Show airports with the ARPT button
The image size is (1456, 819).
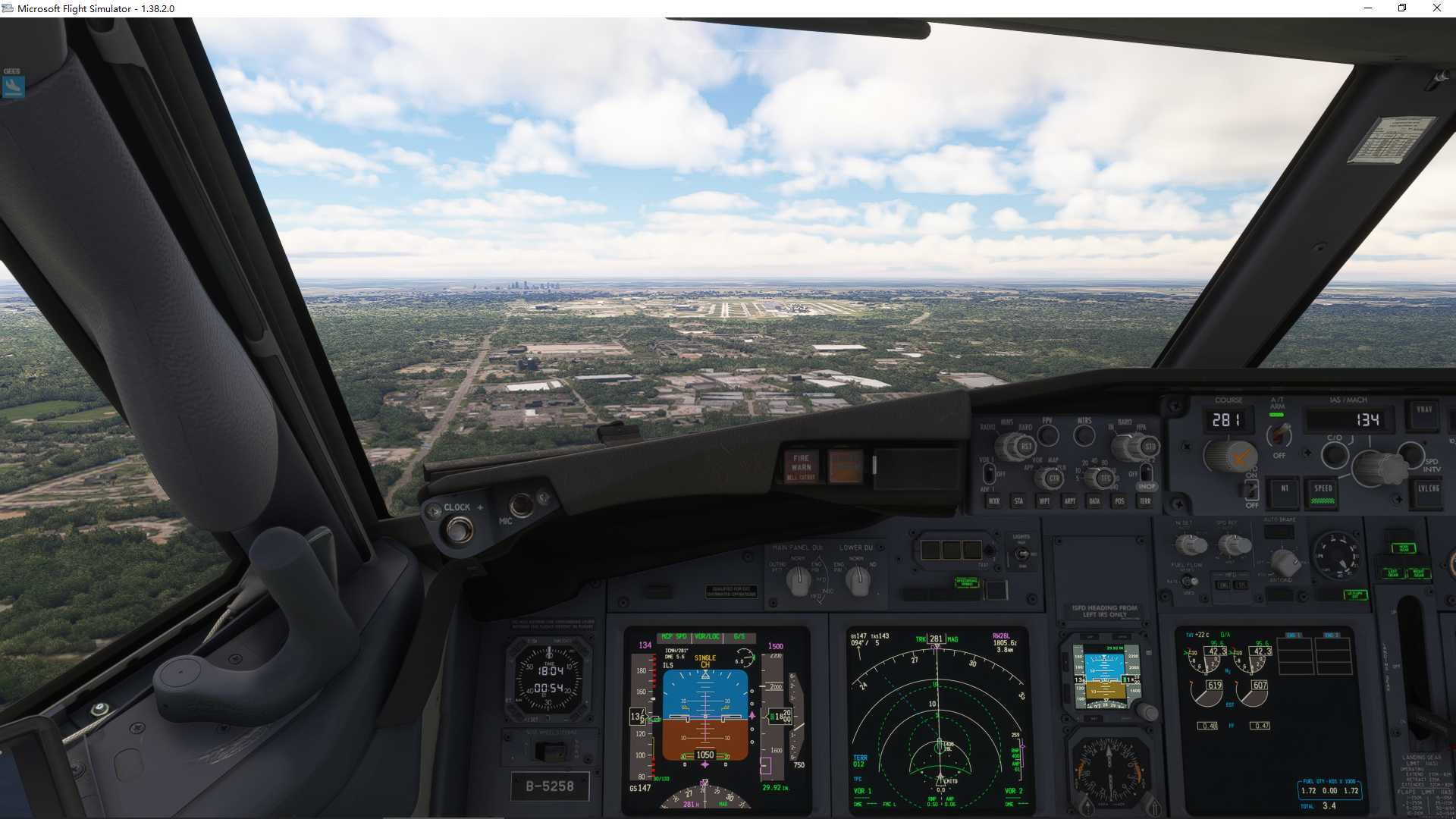pyautogui.click(x=1069, y=501)
